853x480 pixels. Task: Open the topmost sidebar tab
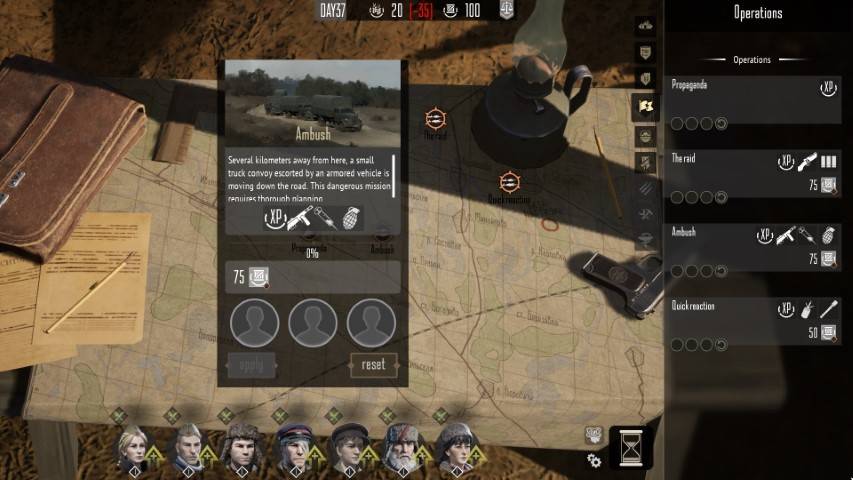pyautogui.click(x=646, y=25)
